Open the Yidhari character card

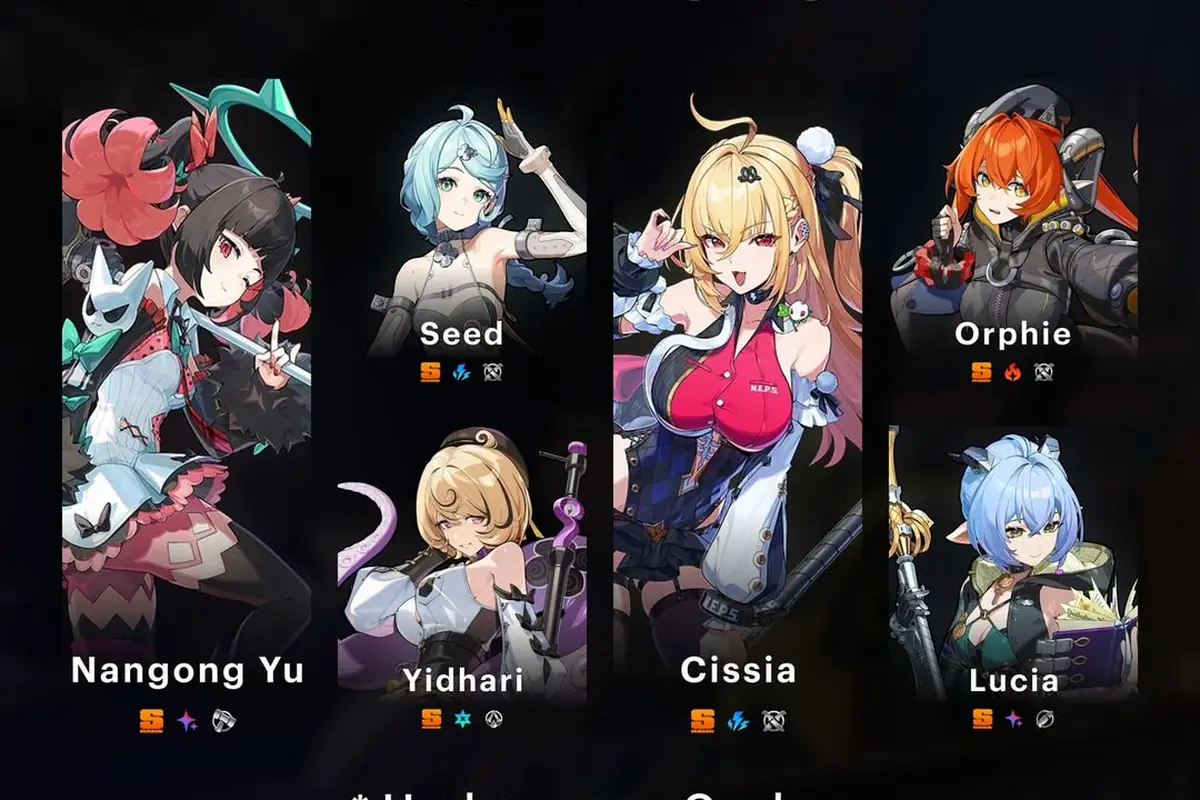461,570
